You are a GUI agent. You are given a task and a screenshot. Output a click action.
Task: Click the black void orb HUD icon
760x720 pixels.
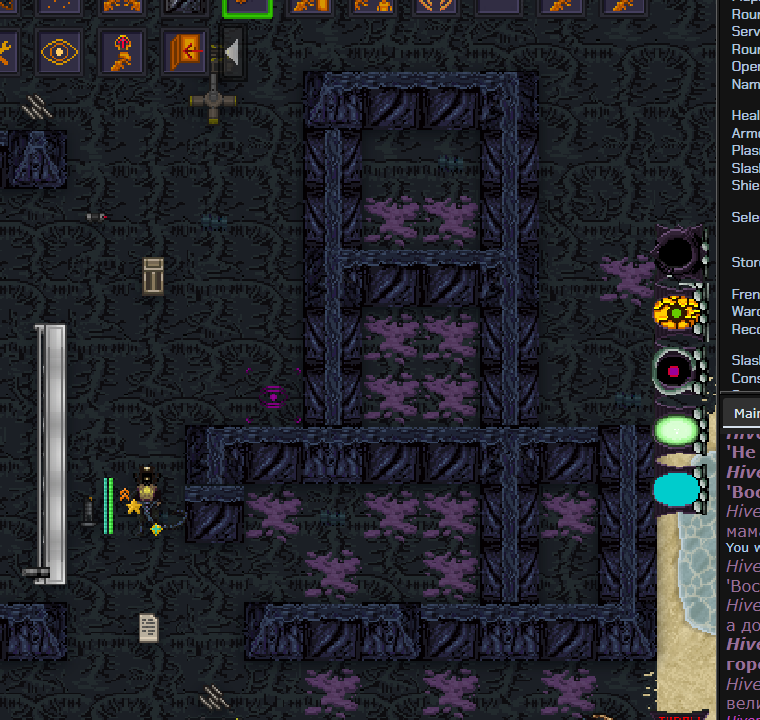click(677, 250)
